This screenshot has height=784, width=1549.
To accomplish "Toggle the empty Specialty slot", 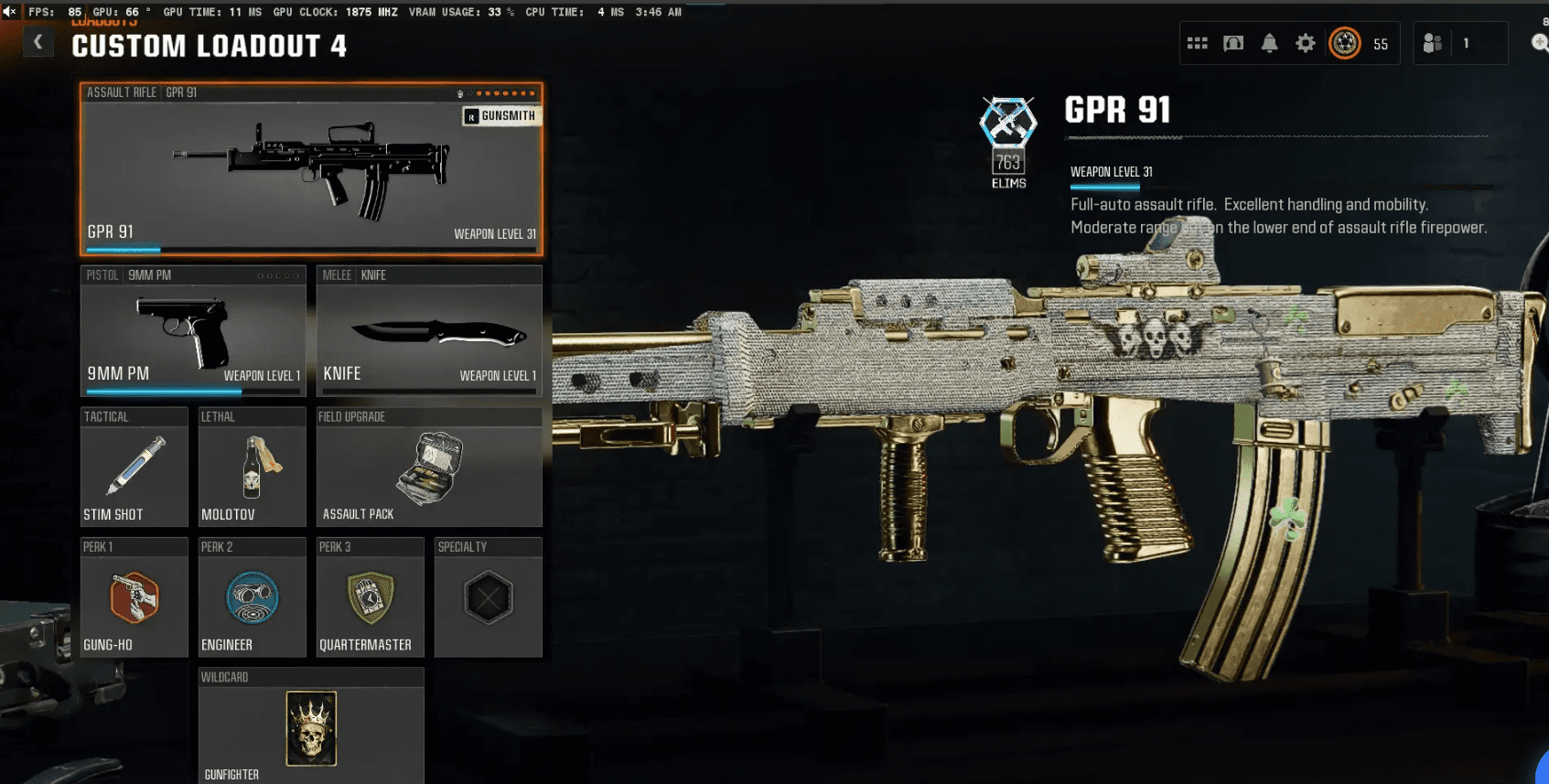I will click(488, 597).
